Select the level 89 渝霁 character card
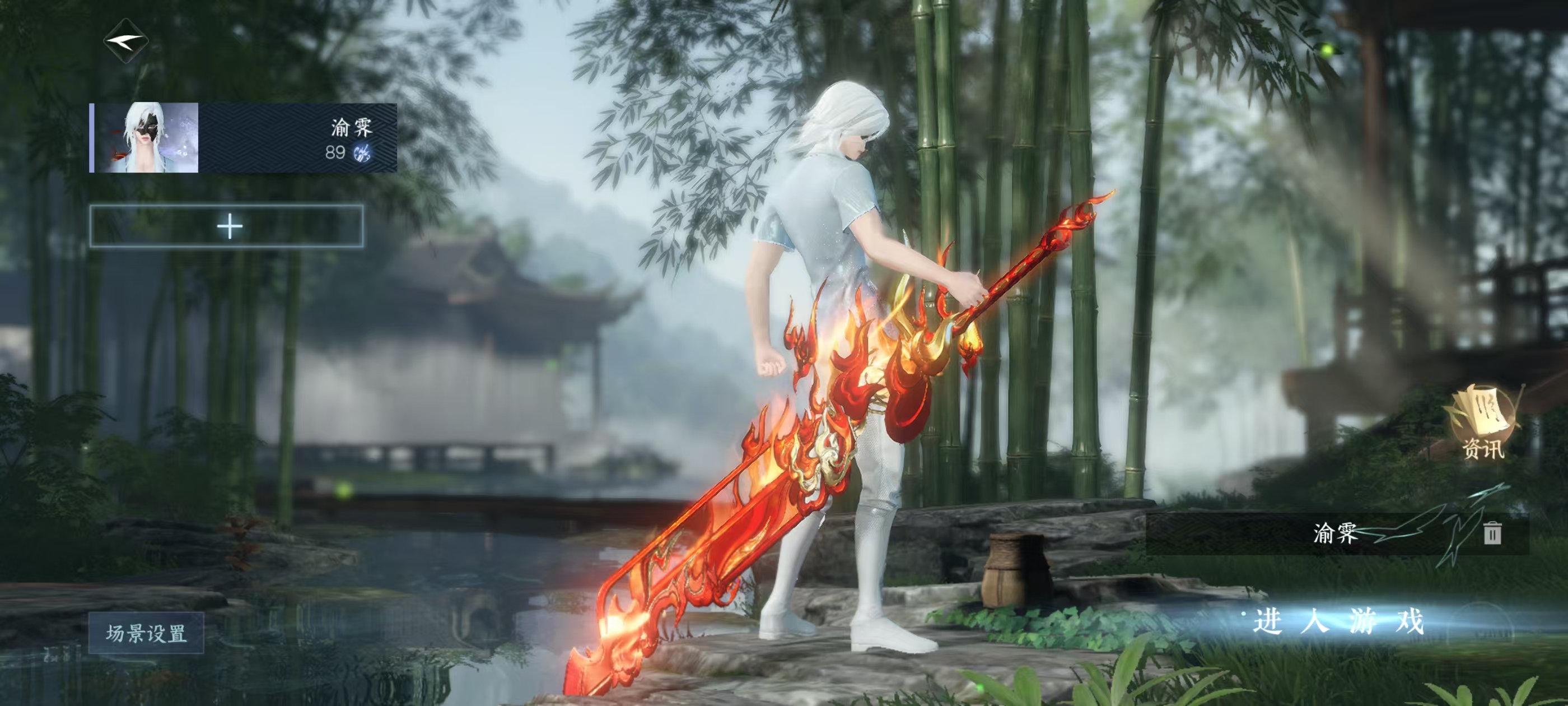The height and width of the screenshot is (706, 1568). (244, 138)
